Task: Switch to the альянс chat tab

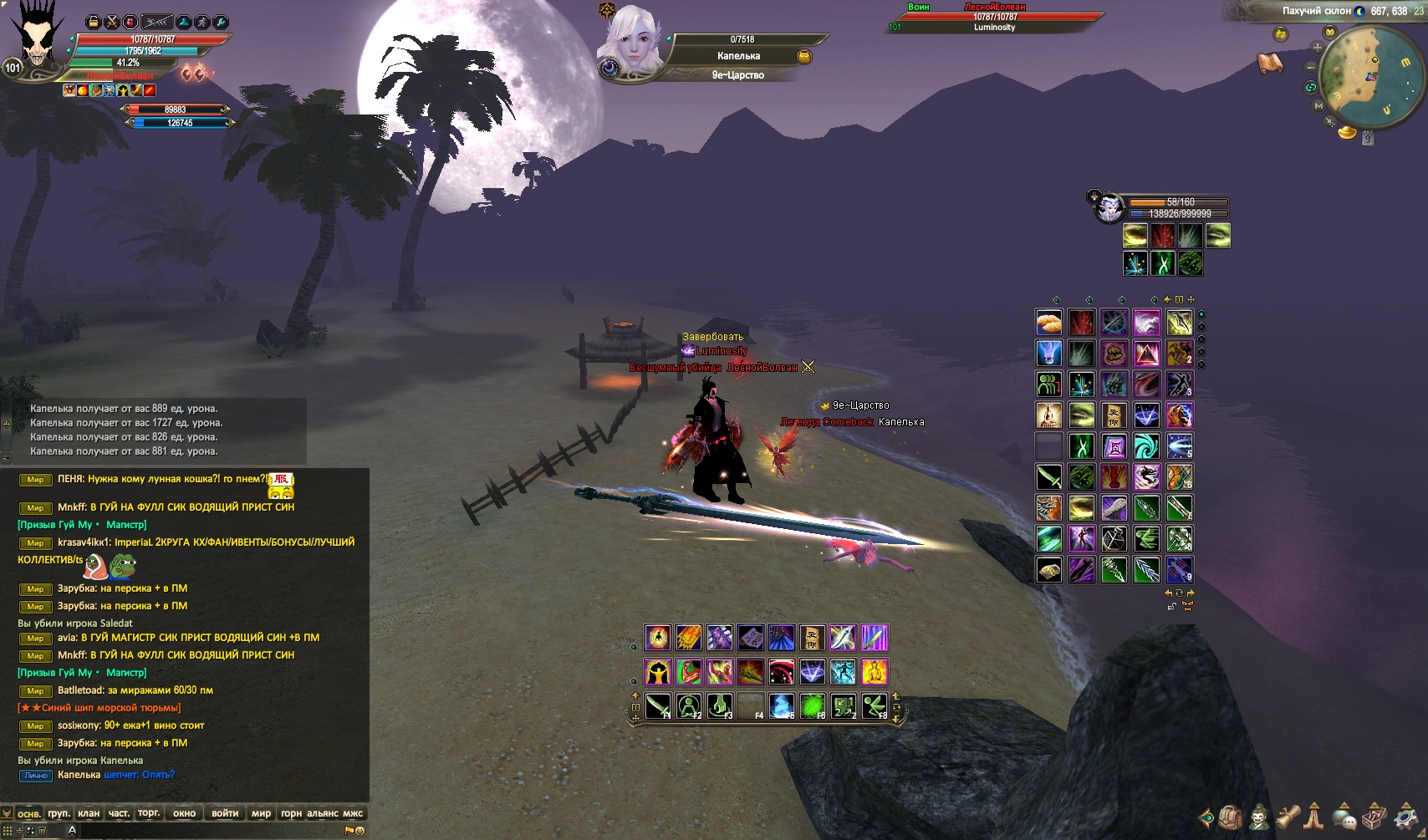Action: (x=323, y=813)
